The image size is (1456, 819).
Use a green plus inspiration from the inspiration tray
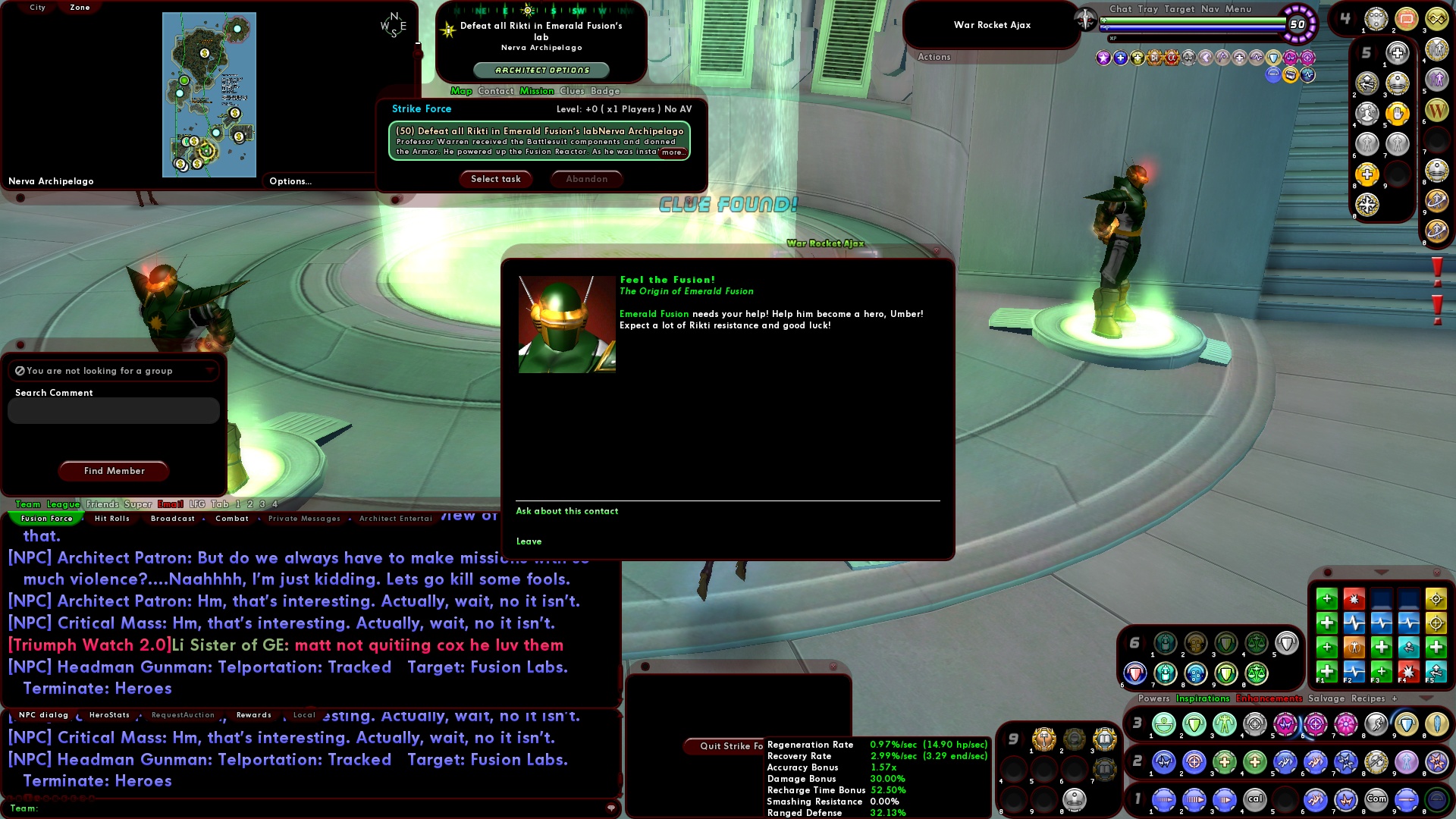1326,599
